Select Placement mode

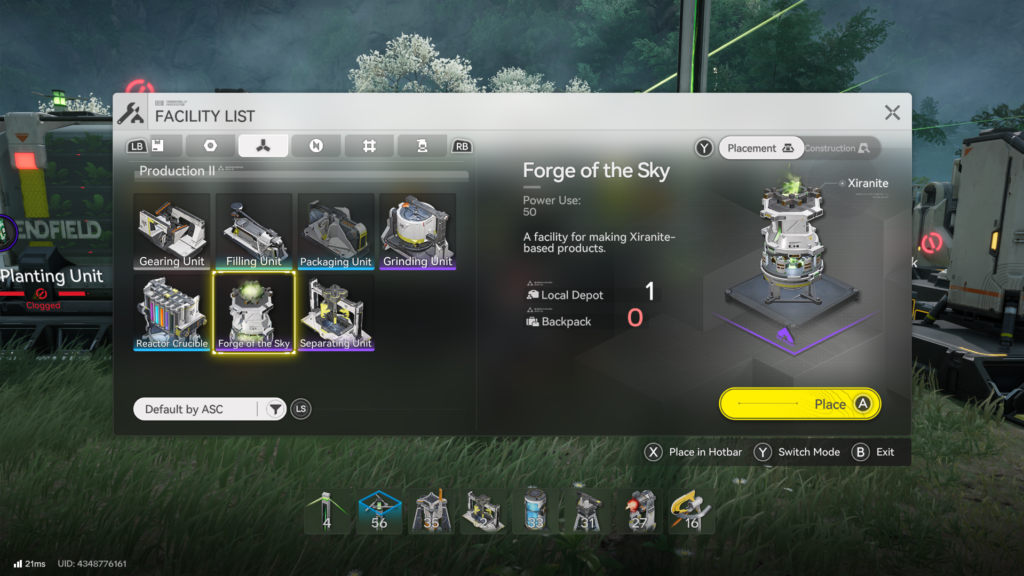click(x=760, y=148)
